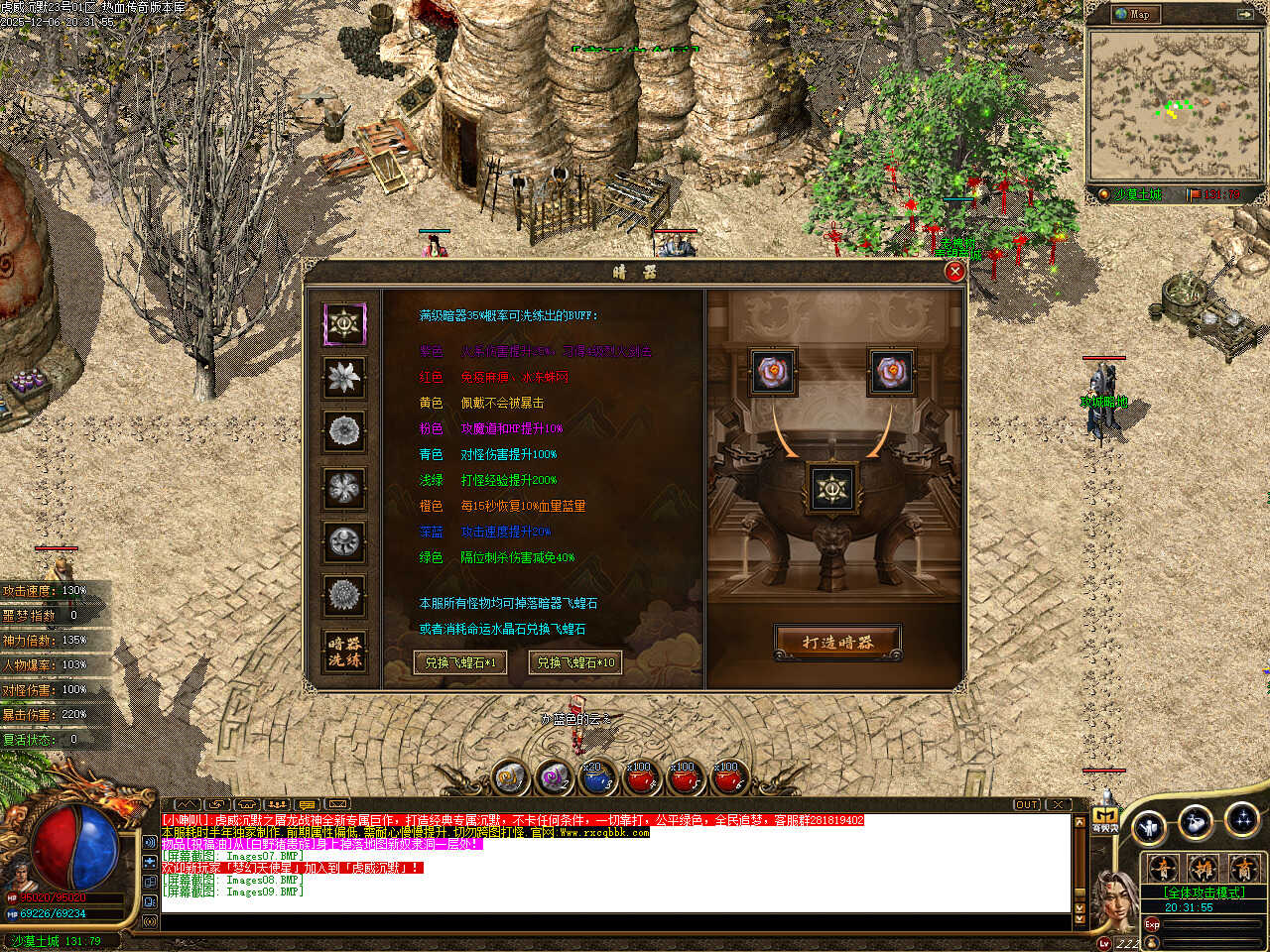Toggle the 全体攻击模式 attack mode
1270x952 pixels.
[1203, 892]
